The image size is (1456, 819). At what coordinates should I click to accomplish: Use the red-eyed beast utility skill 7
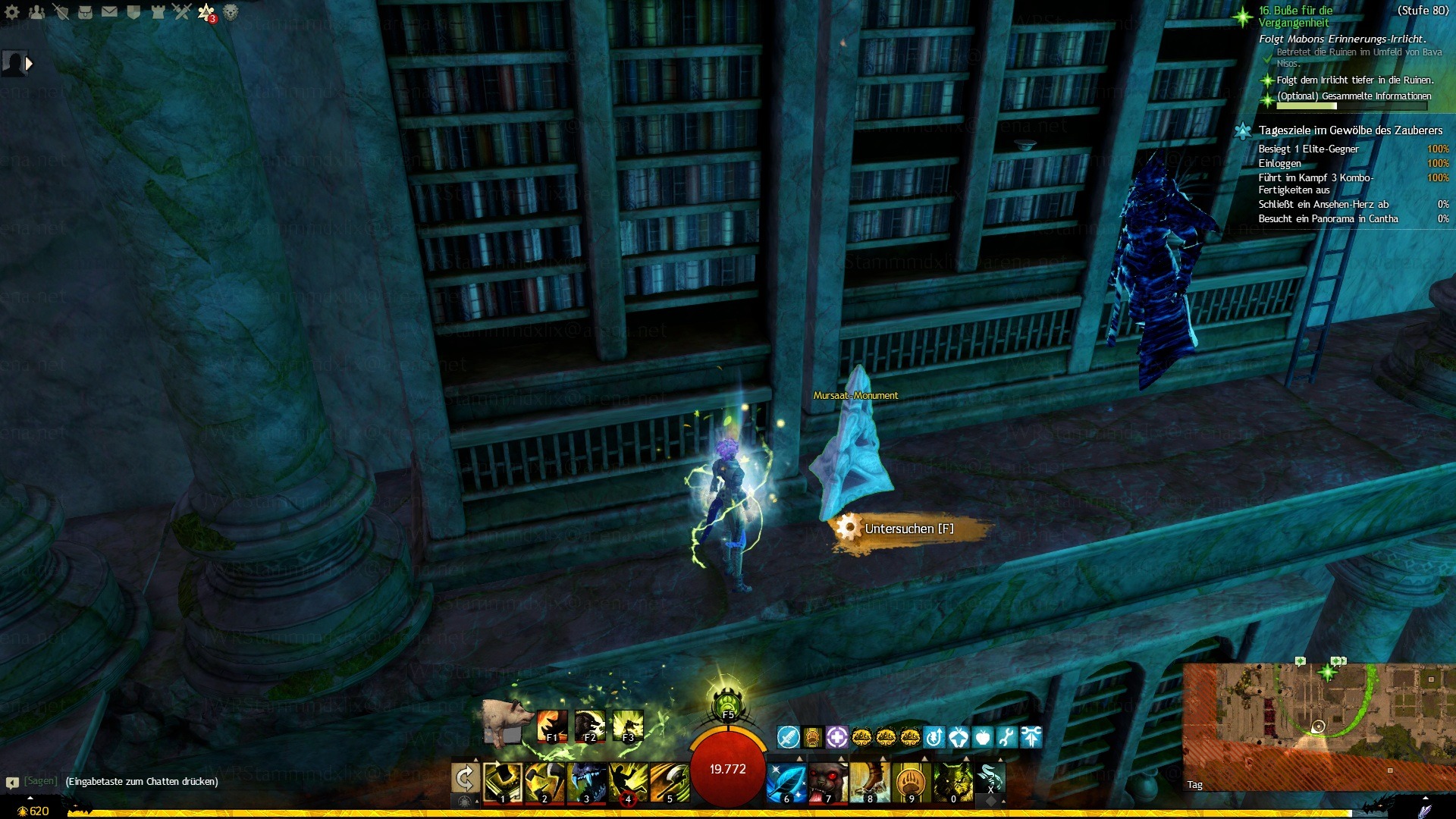click(x=828, y=782)
